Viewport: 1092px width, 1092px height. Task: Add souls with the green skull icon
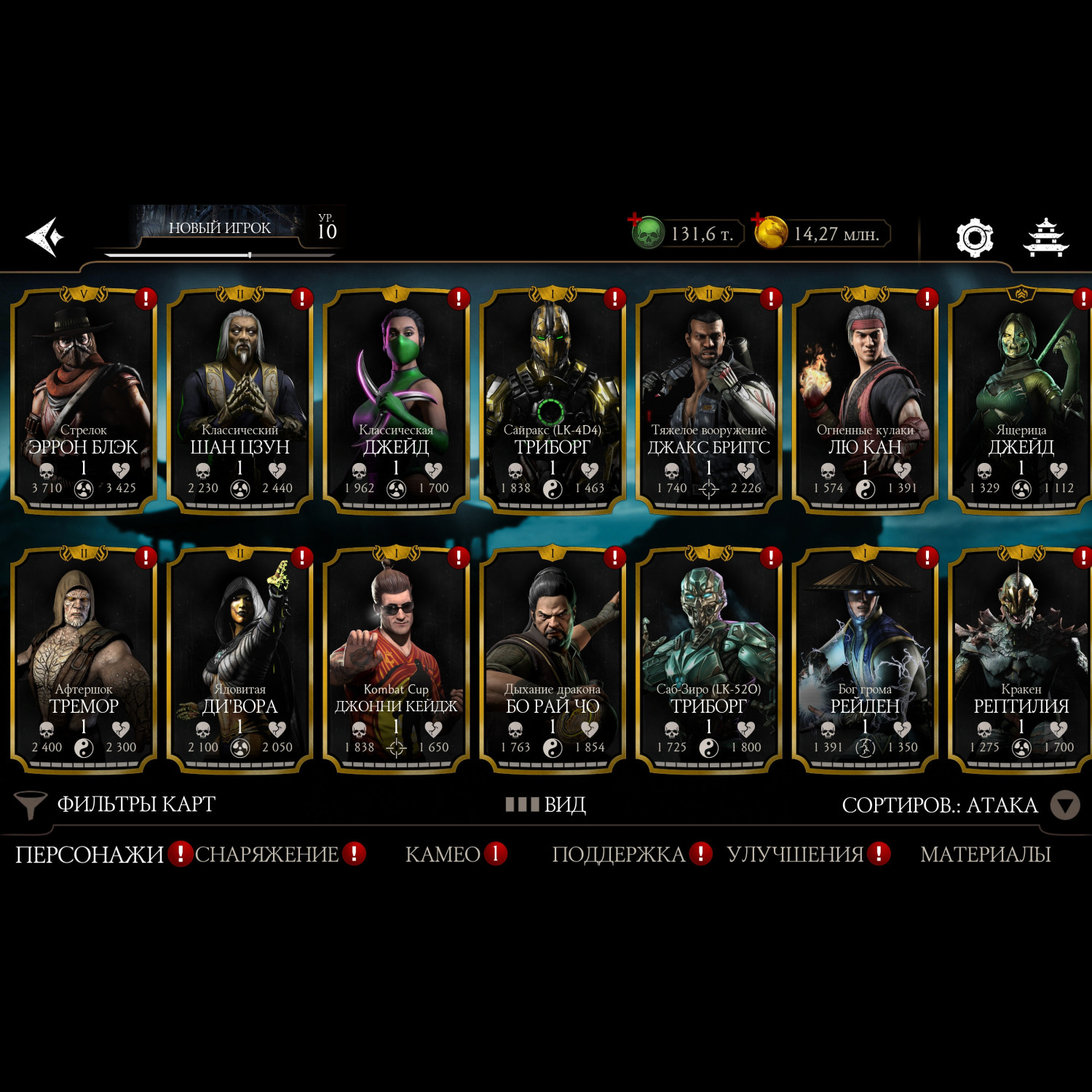pyautogui.click(x=646, y=233)
